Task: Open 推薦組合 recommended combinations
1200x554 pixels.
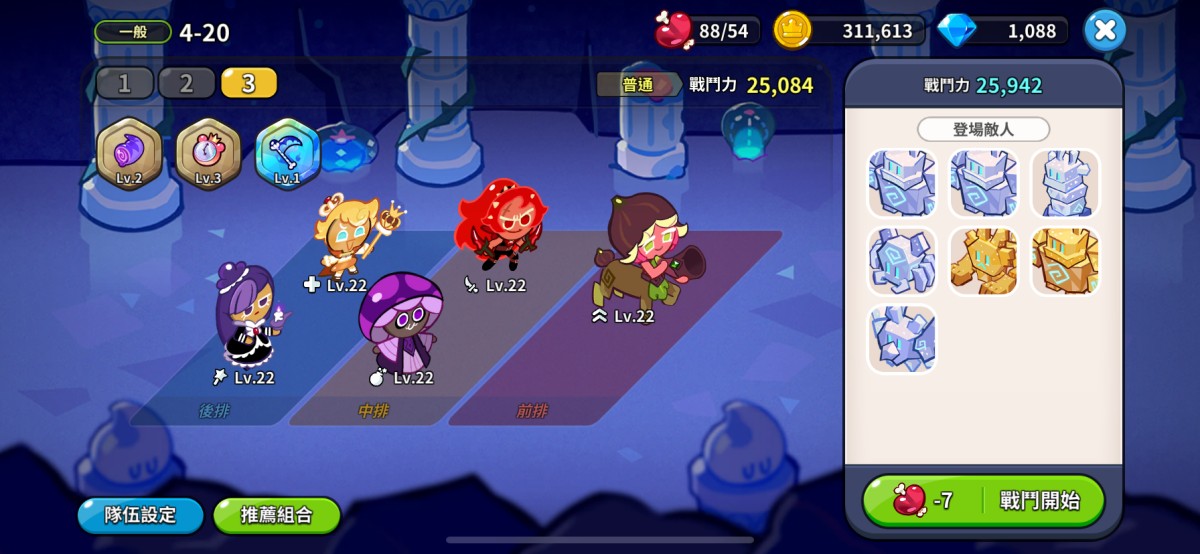Action: [277, 516]
